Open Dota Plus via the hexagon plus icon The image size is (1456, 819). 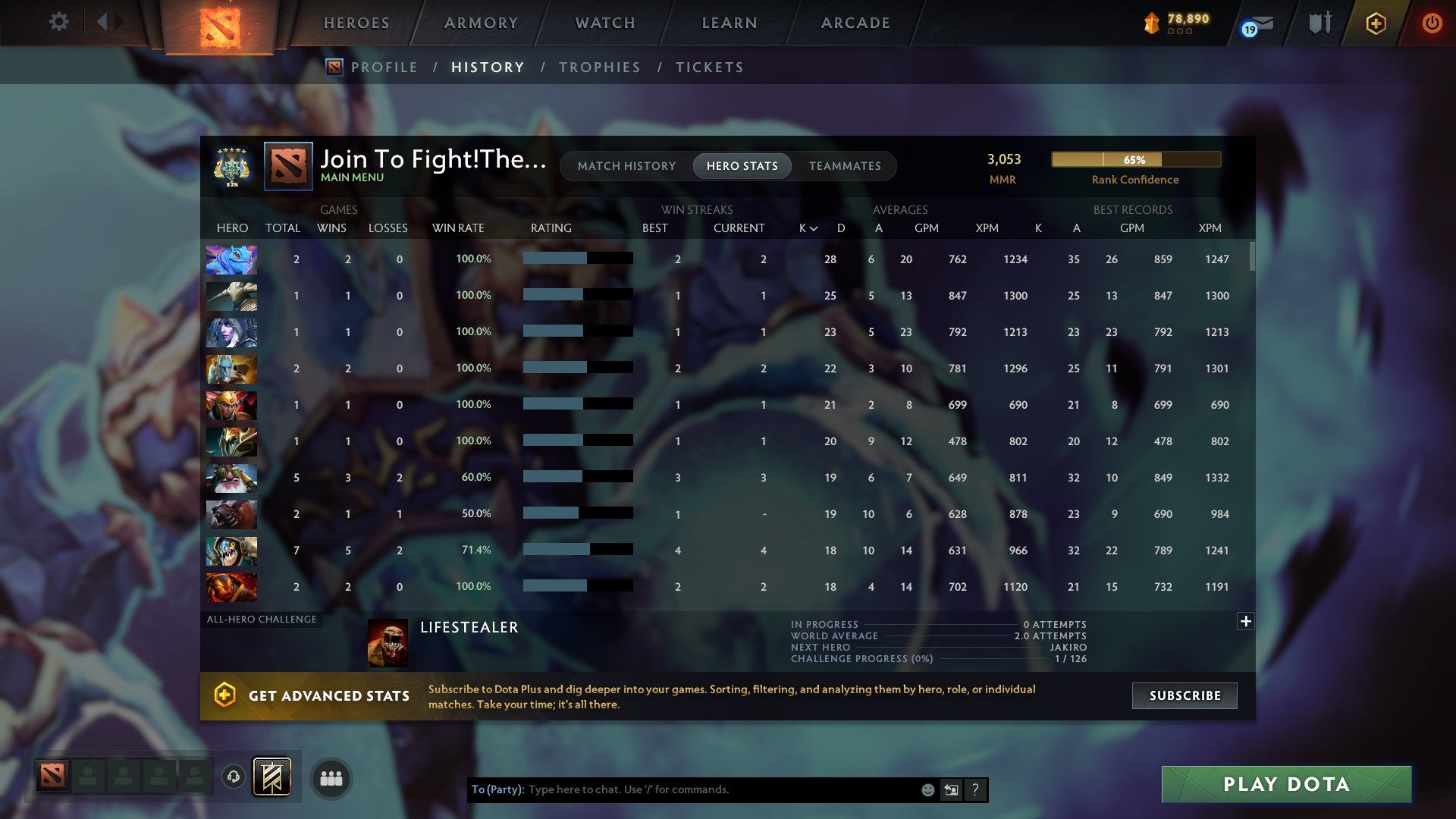coord(1375,23)
